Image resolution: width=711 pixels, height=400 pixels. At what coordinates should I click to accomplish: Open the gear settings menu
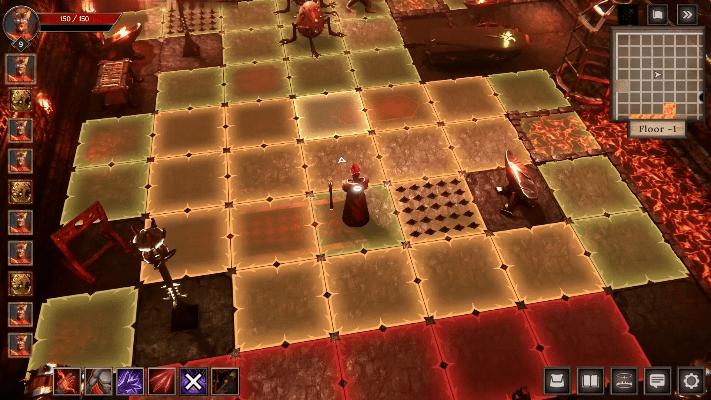tap(690, 380)
